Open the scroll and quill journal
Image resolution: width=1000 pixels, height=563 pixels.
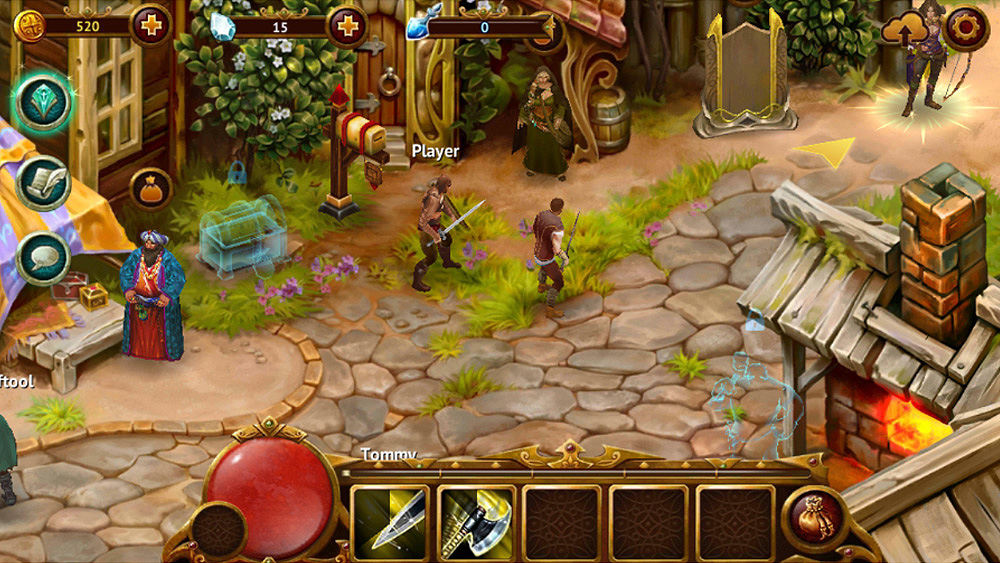tap(43, 183)
